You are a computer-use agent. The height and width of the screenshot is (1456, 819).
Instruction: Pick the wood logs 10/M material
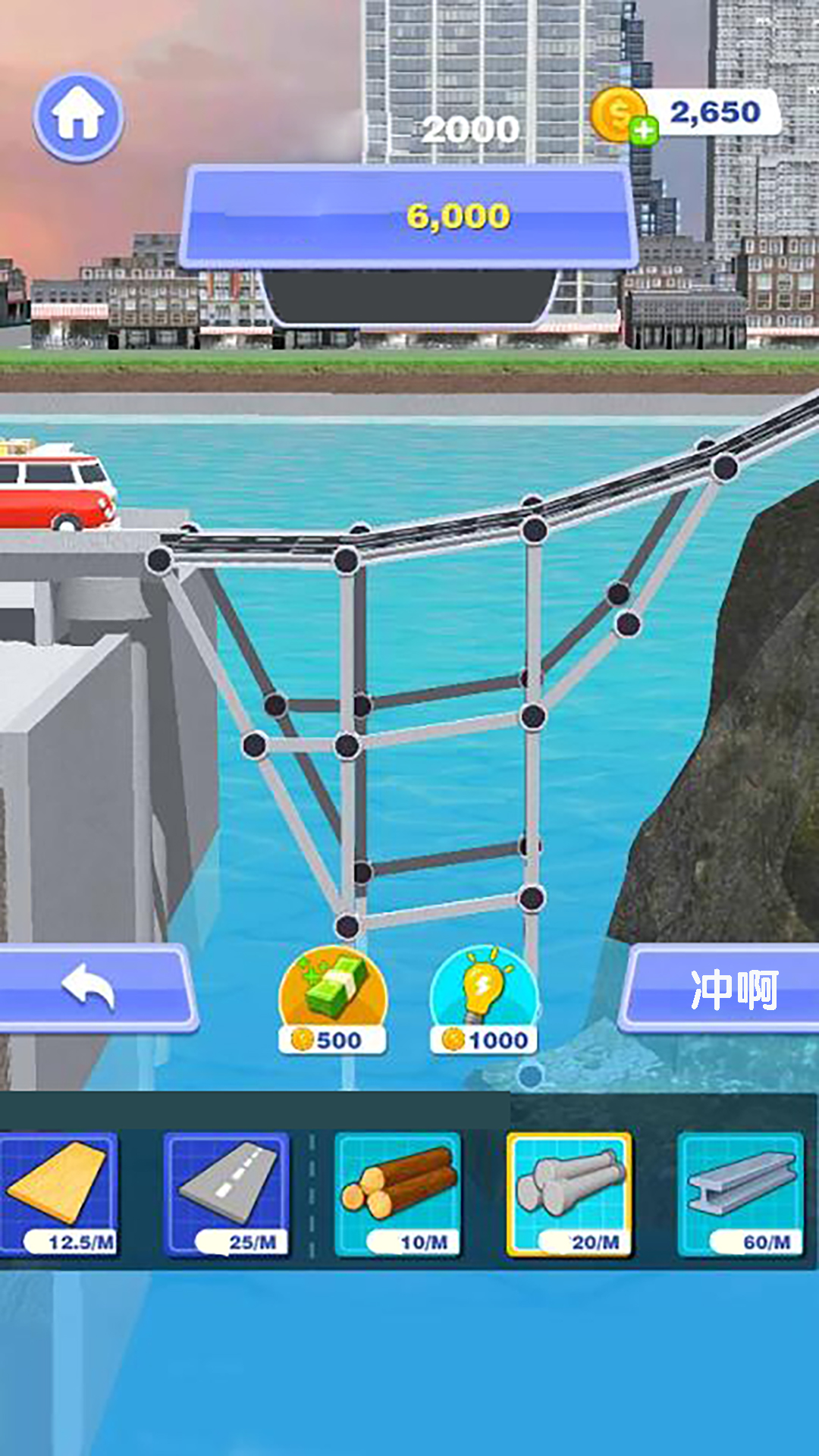[397, 1193]
